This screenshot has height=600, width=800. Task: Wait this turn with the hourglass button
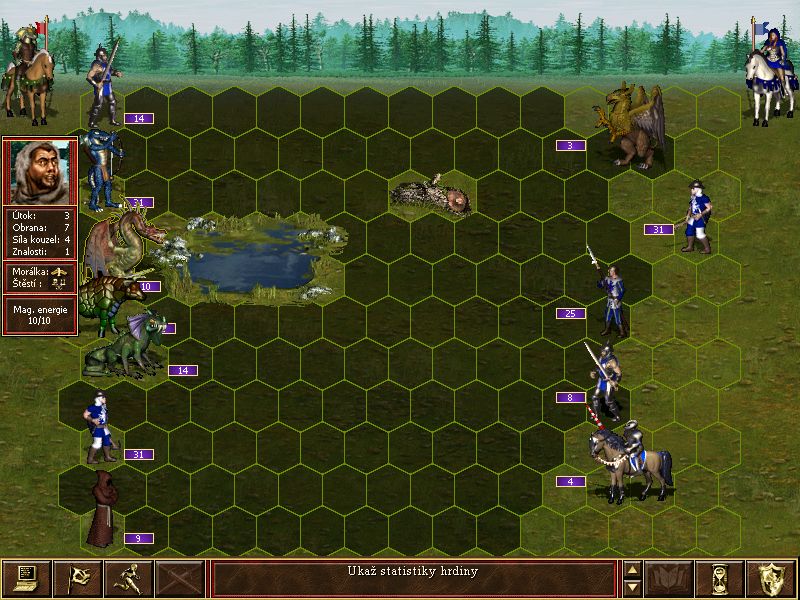(720, 578)
